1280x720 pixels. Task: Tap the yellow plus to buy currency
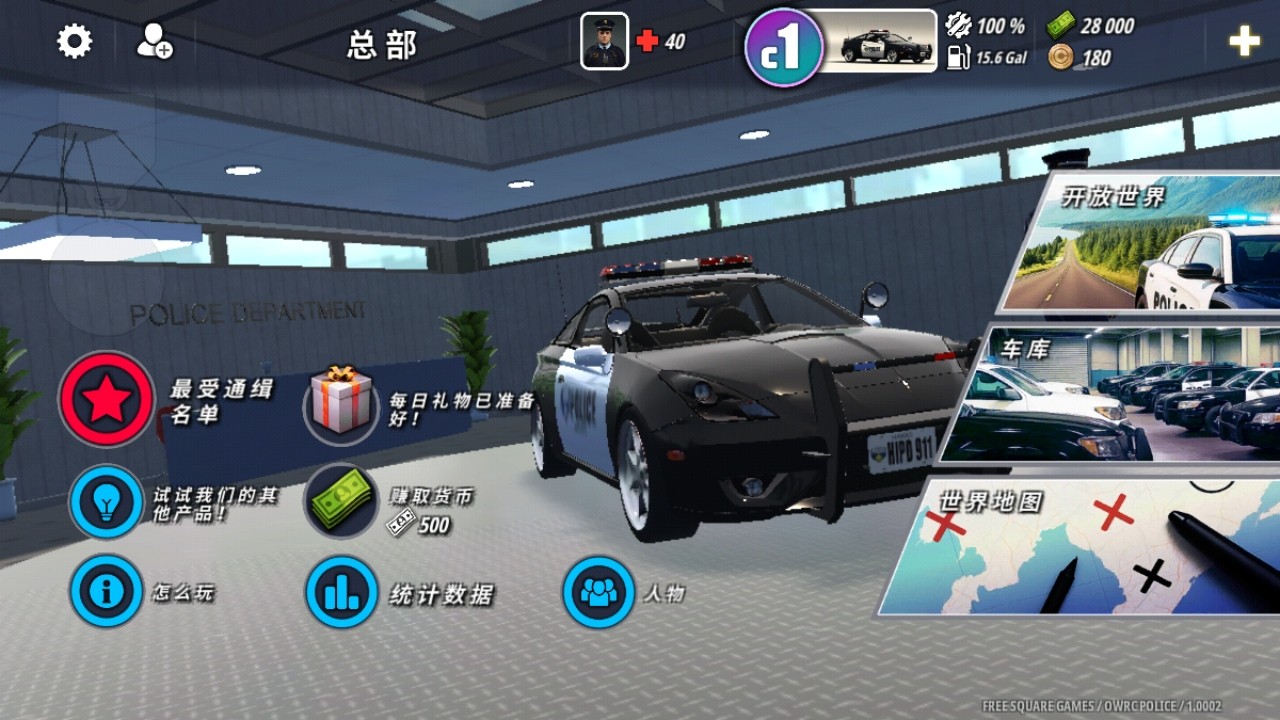tap(1243, 42)
